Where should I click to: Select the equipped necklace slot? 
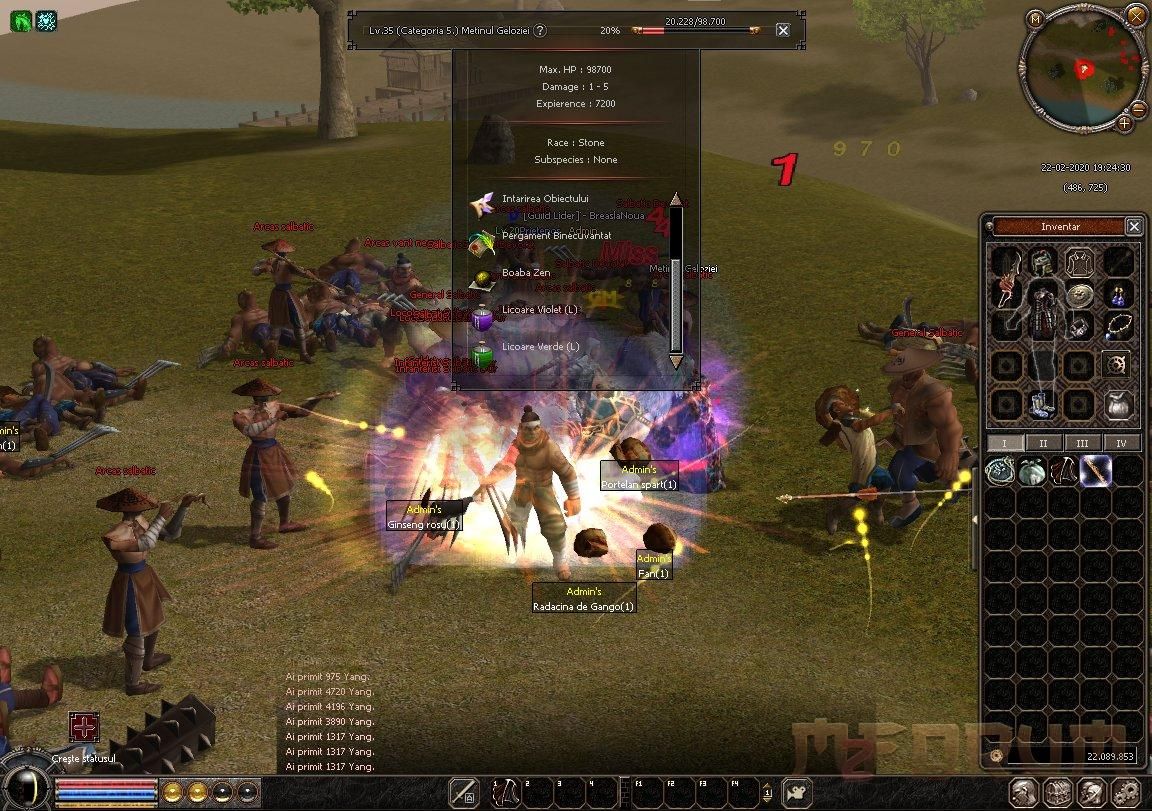1118,326
